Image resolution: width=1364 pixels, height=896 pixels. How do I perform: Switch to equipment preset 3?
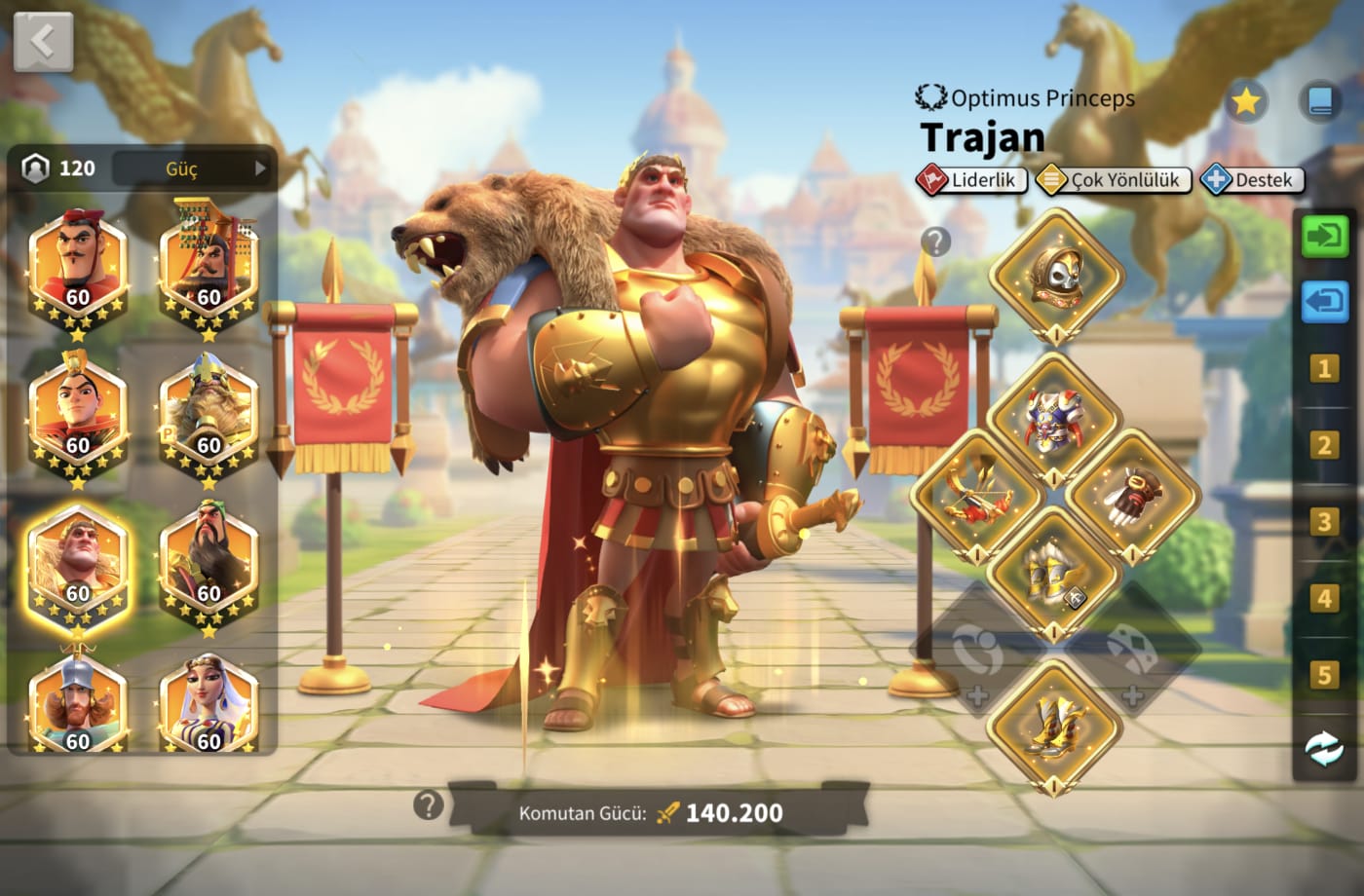[1323, 521]
